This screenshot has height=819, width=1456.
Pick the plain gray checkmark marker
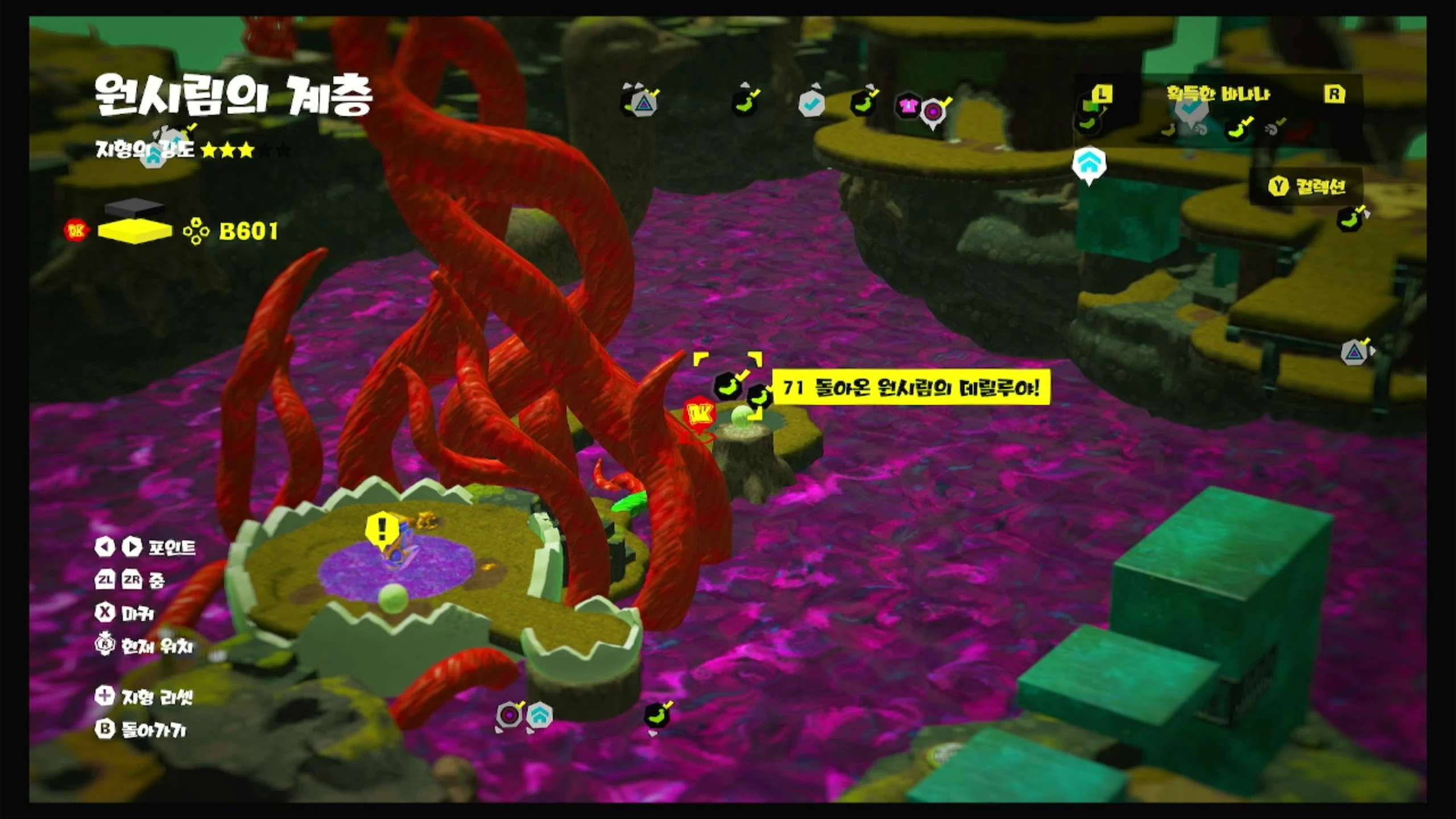tap(812, 104)
